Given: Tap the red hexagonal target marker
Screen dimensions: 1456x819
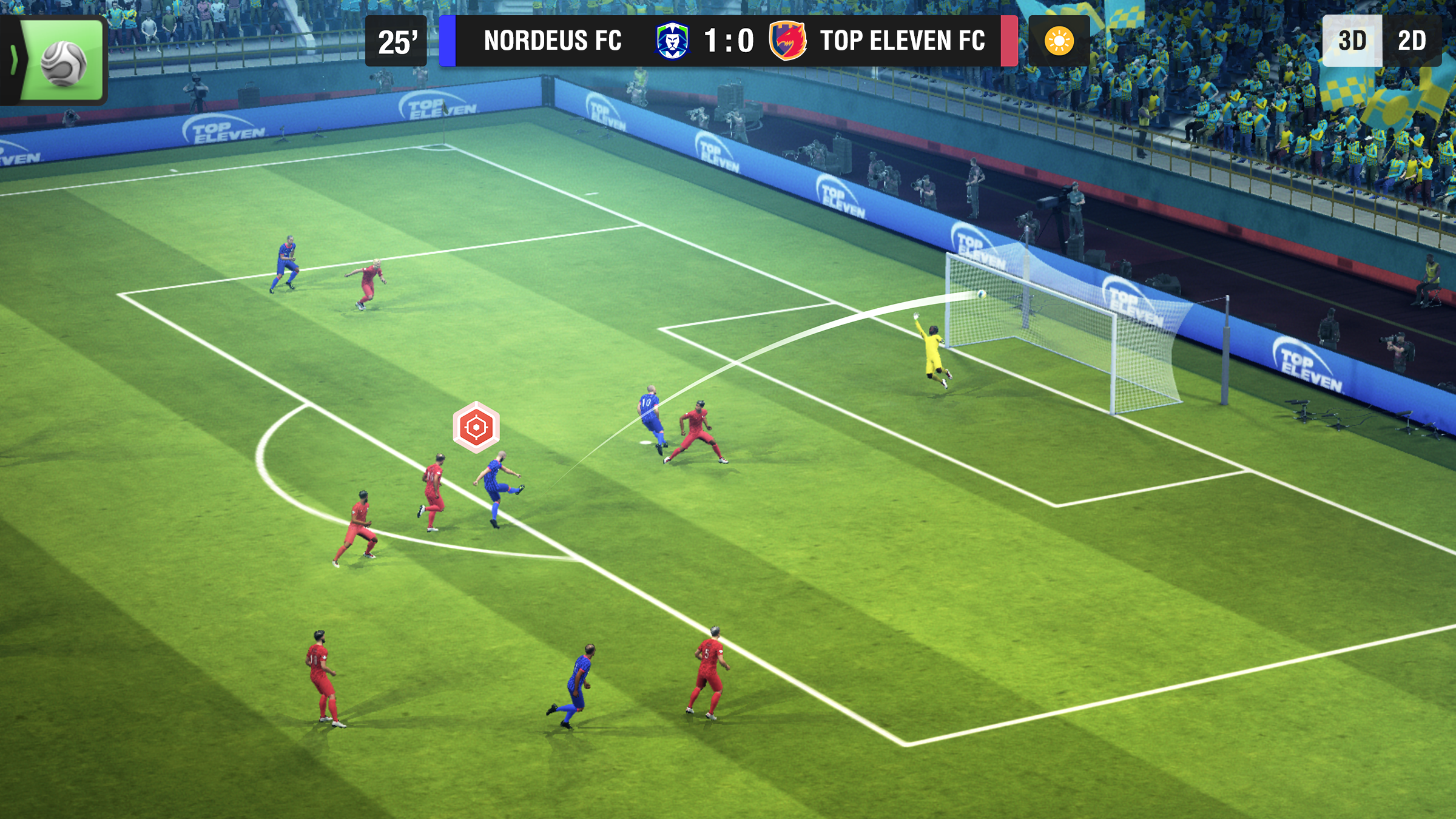Looking at the screenshot, I should tap(476, 427).
